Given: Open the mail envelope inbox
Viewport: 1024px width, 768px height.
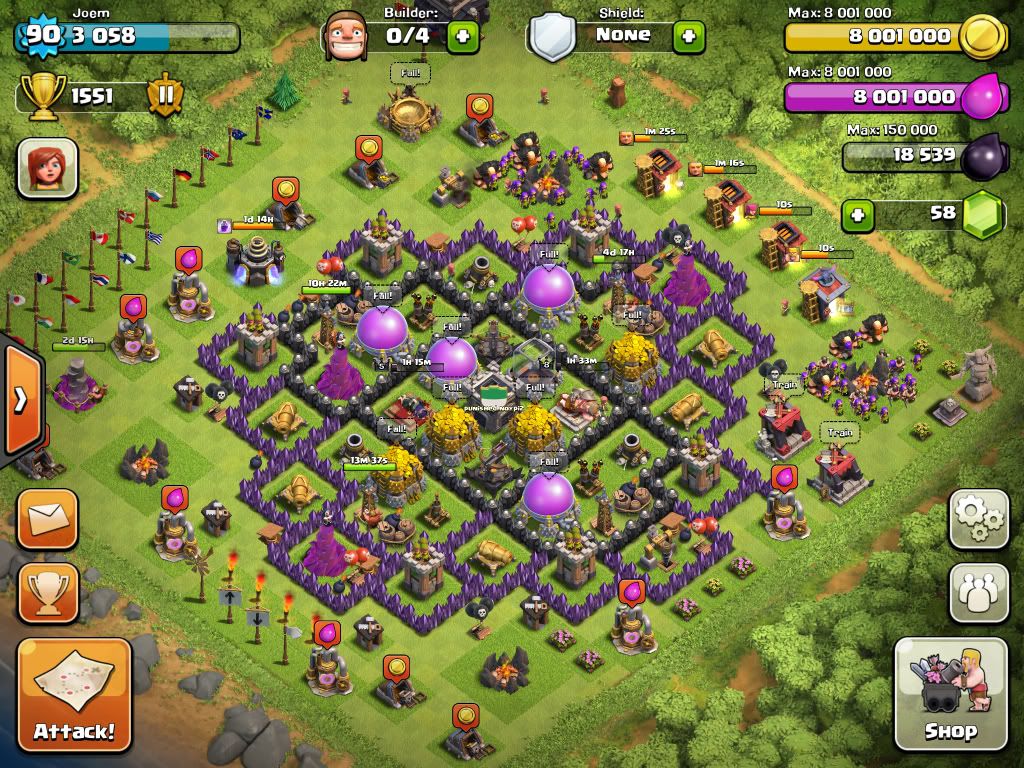Looking at the screenshot, I should point(47,519).
